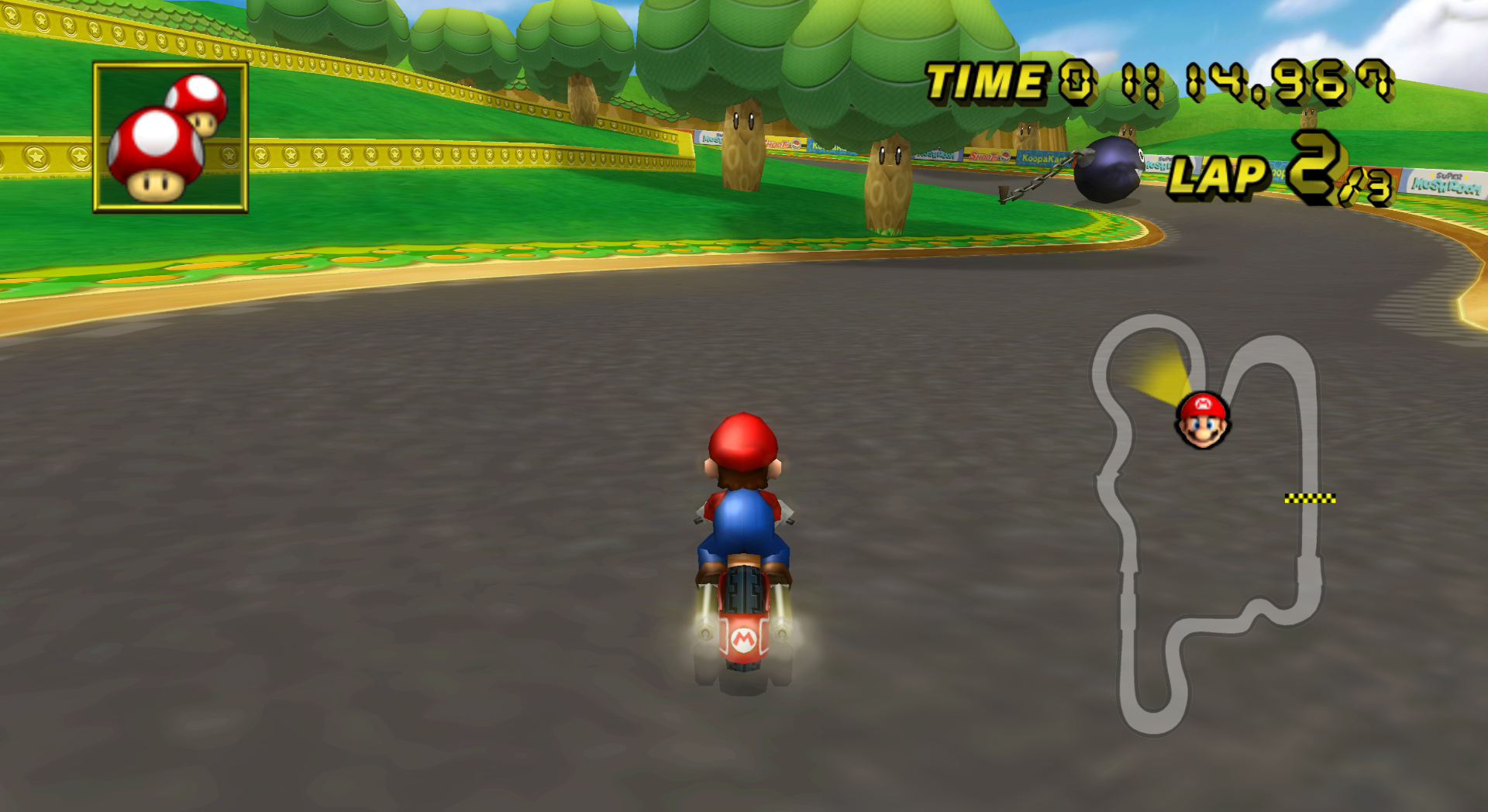Click Mario's red cap on the rider
1488x812 pixels.
(741, 439)
